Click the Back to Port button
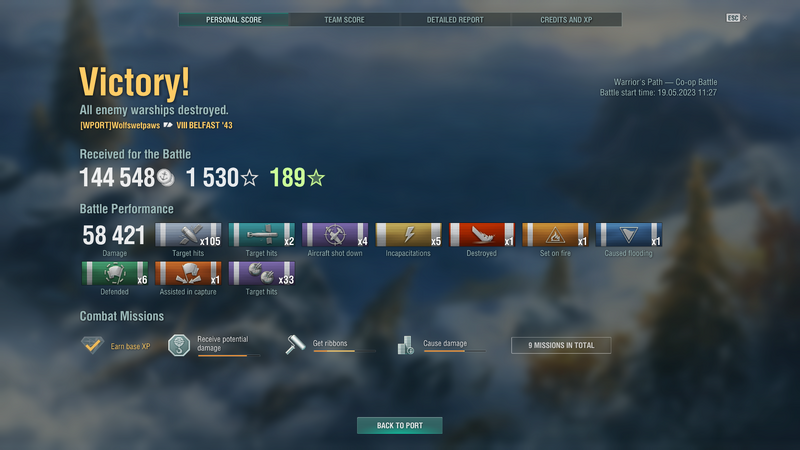The width and height of the screenshot is (800, 450). (x=399, y=425)
